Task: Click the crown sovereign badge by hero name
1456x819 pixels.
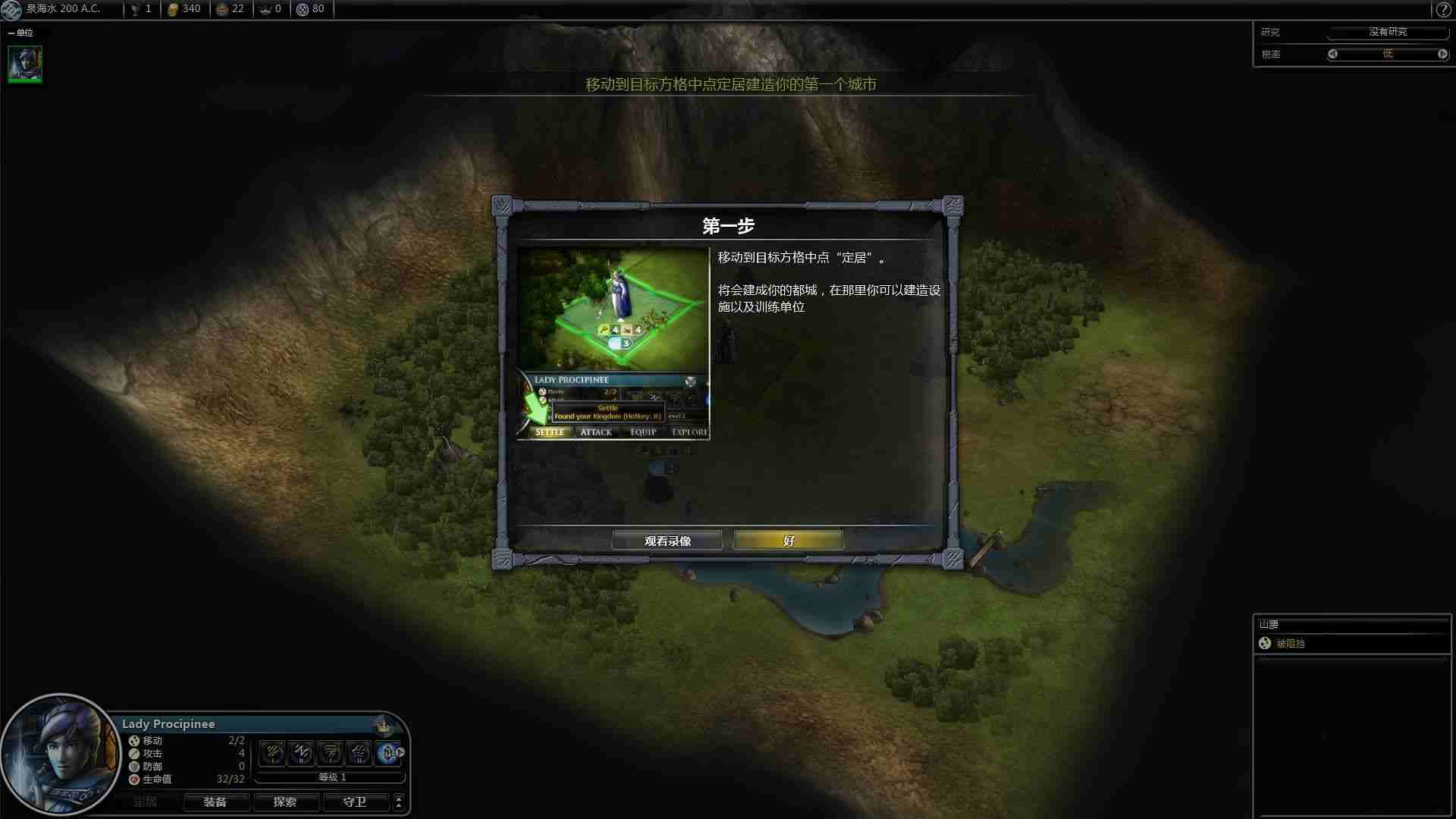Action: (386, 726)
